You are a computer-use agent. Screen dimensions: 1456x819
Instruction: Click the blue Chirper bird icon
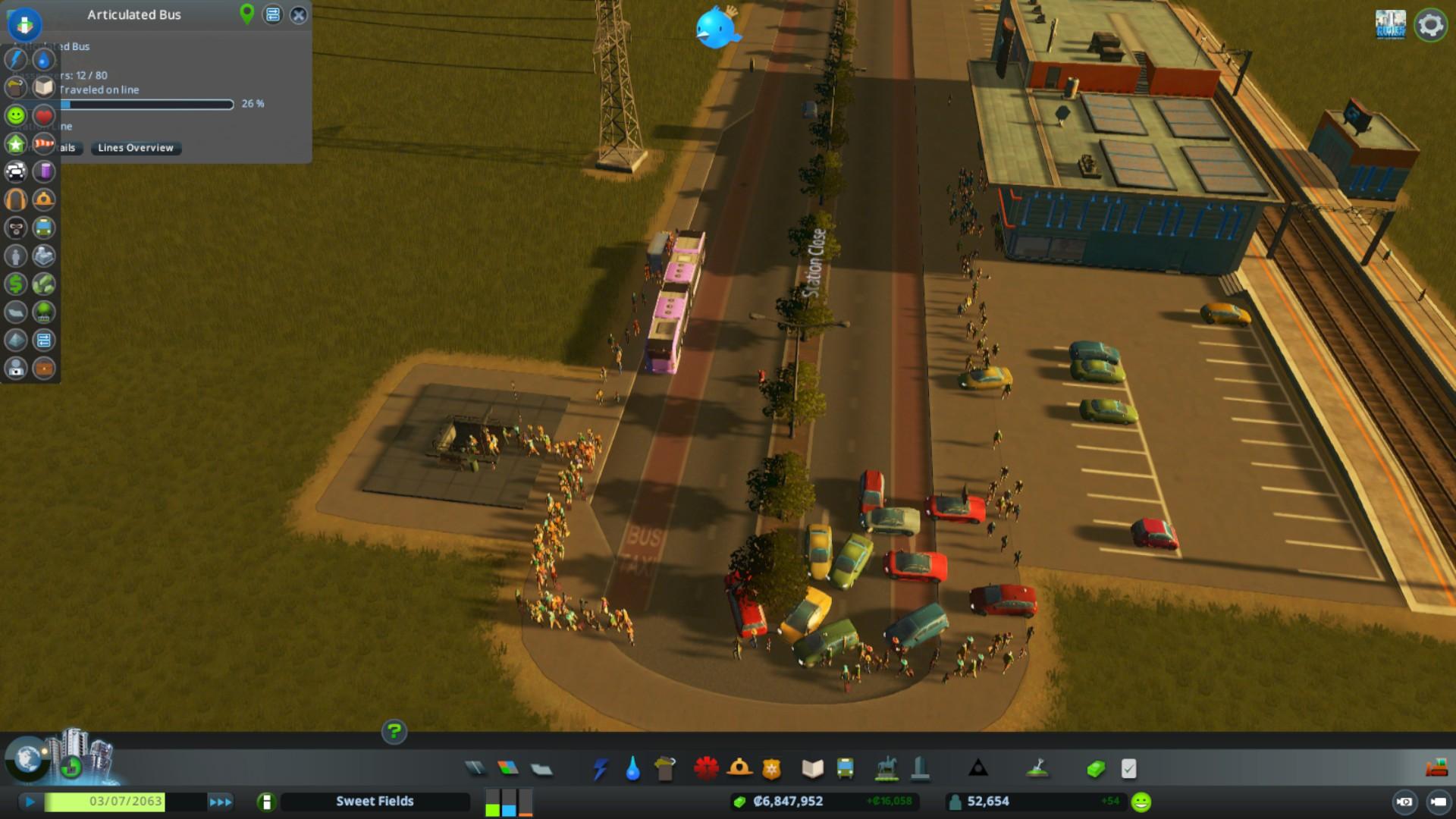[715, 27]
